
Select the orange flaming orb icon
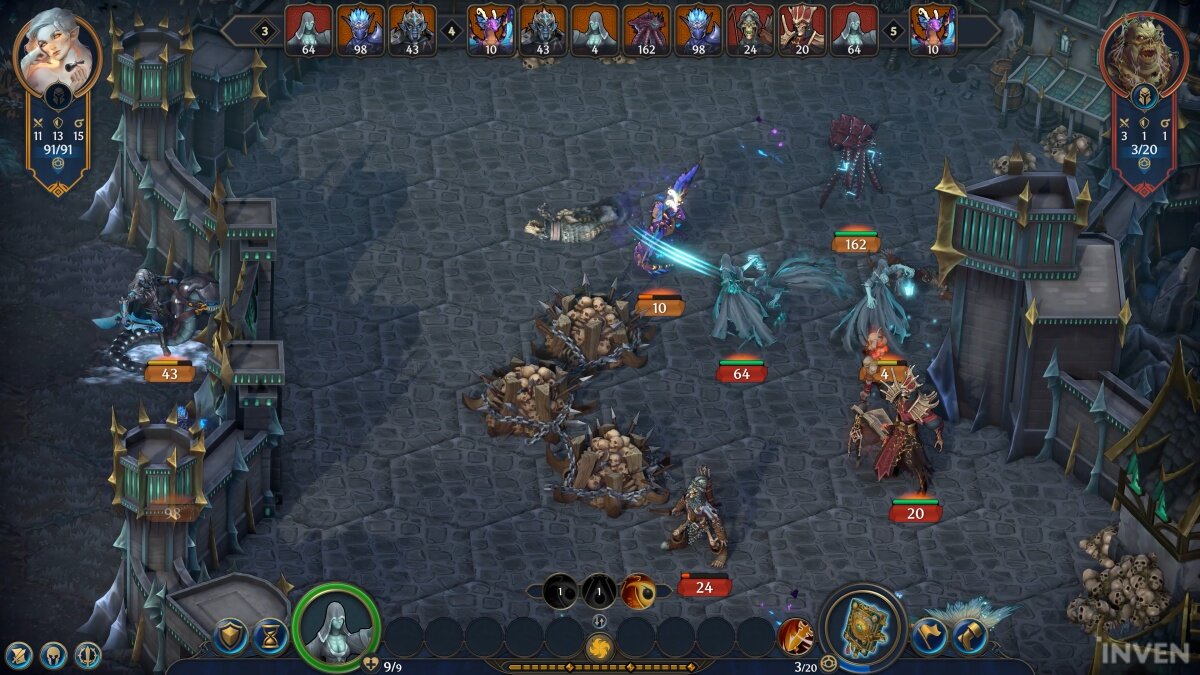(x=638, y=591)
